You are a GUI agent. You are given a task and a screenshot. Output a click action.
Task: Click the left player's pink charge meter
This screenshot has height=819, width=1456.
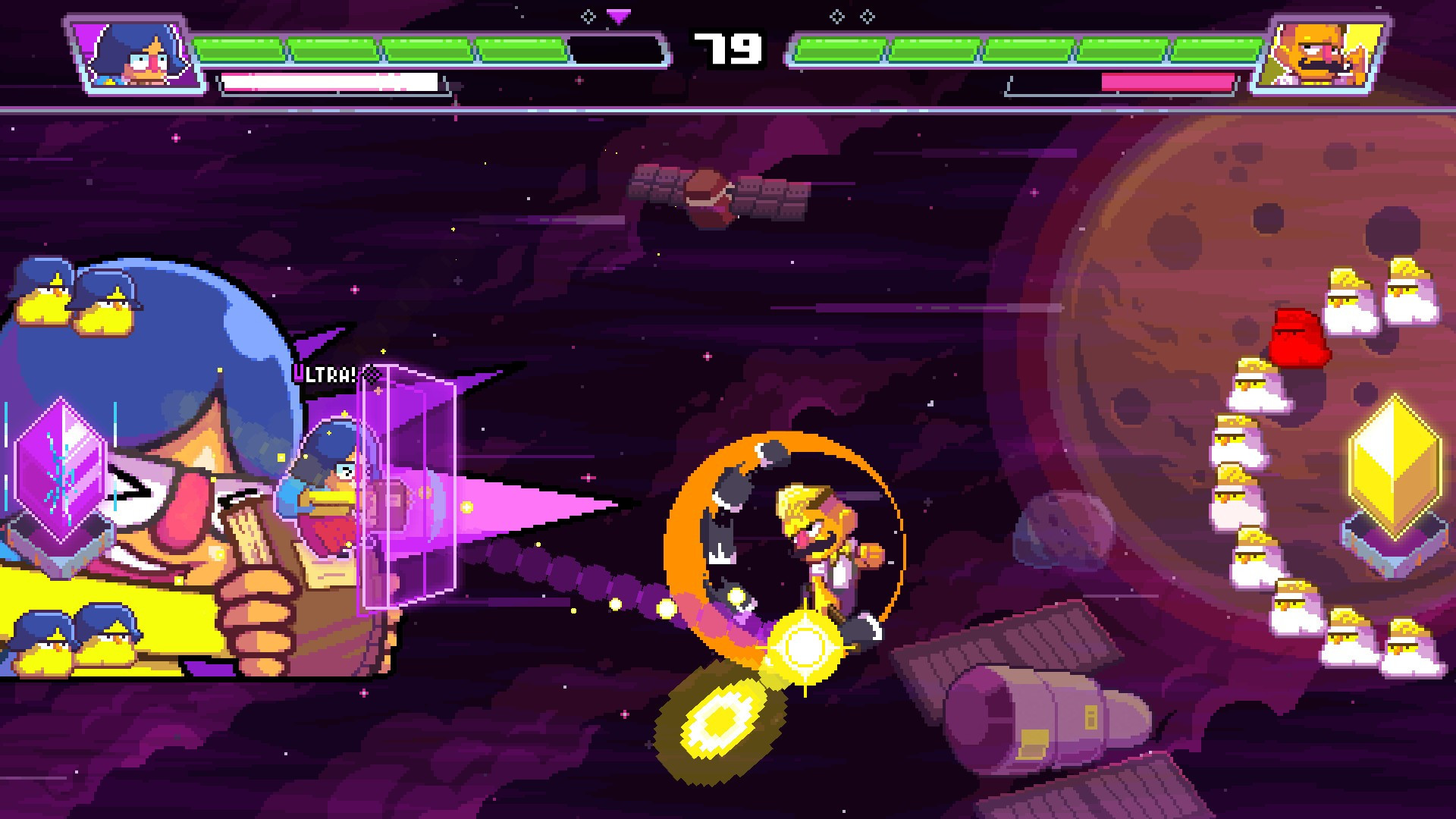point(326,79)
